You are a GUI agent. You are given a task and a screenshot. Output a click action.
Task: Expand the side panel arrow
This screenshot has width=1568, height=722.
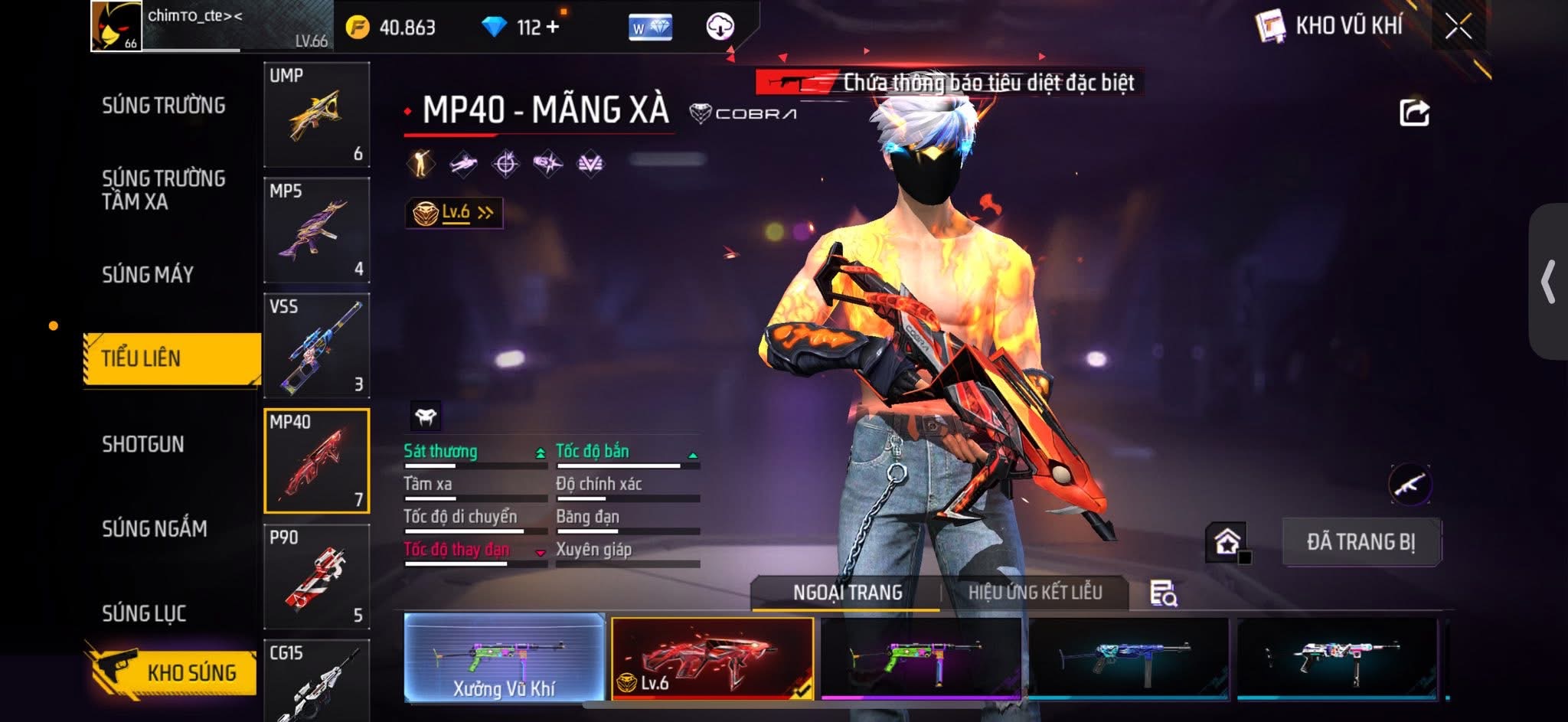click(1548, 282)
